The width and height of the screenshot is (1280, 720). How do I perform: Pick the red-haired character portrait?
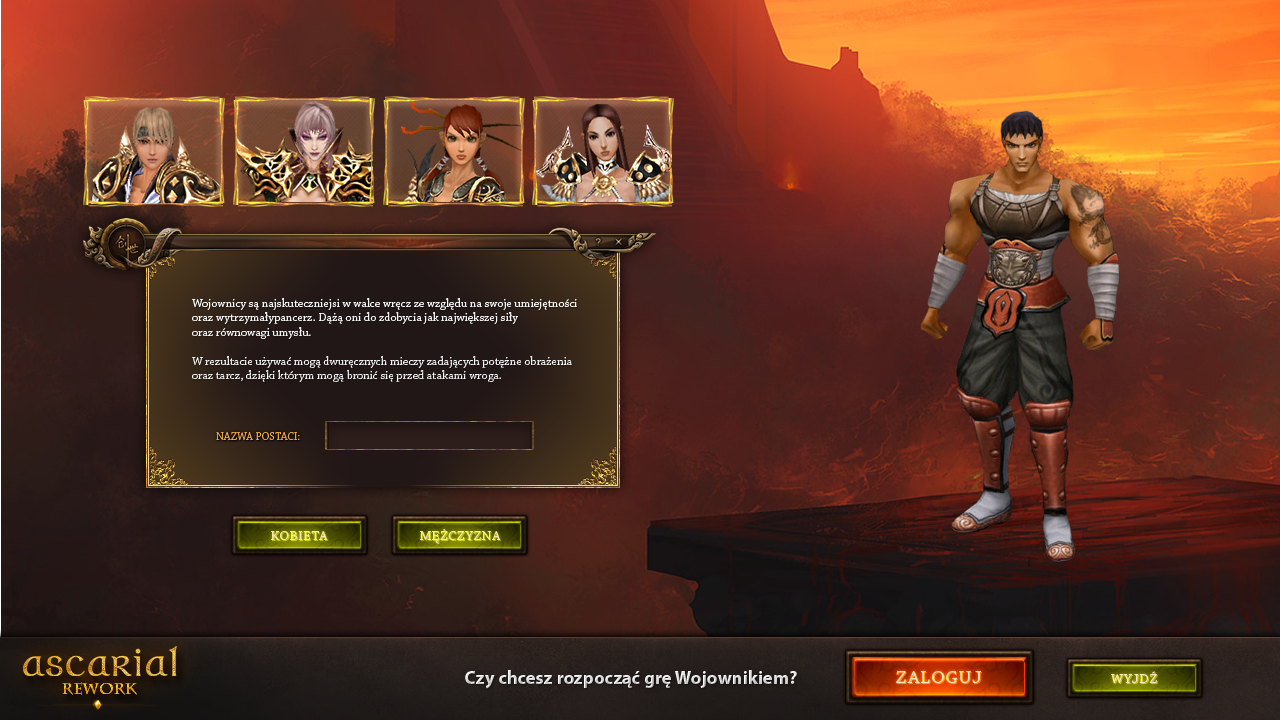(x=454, y=152)
